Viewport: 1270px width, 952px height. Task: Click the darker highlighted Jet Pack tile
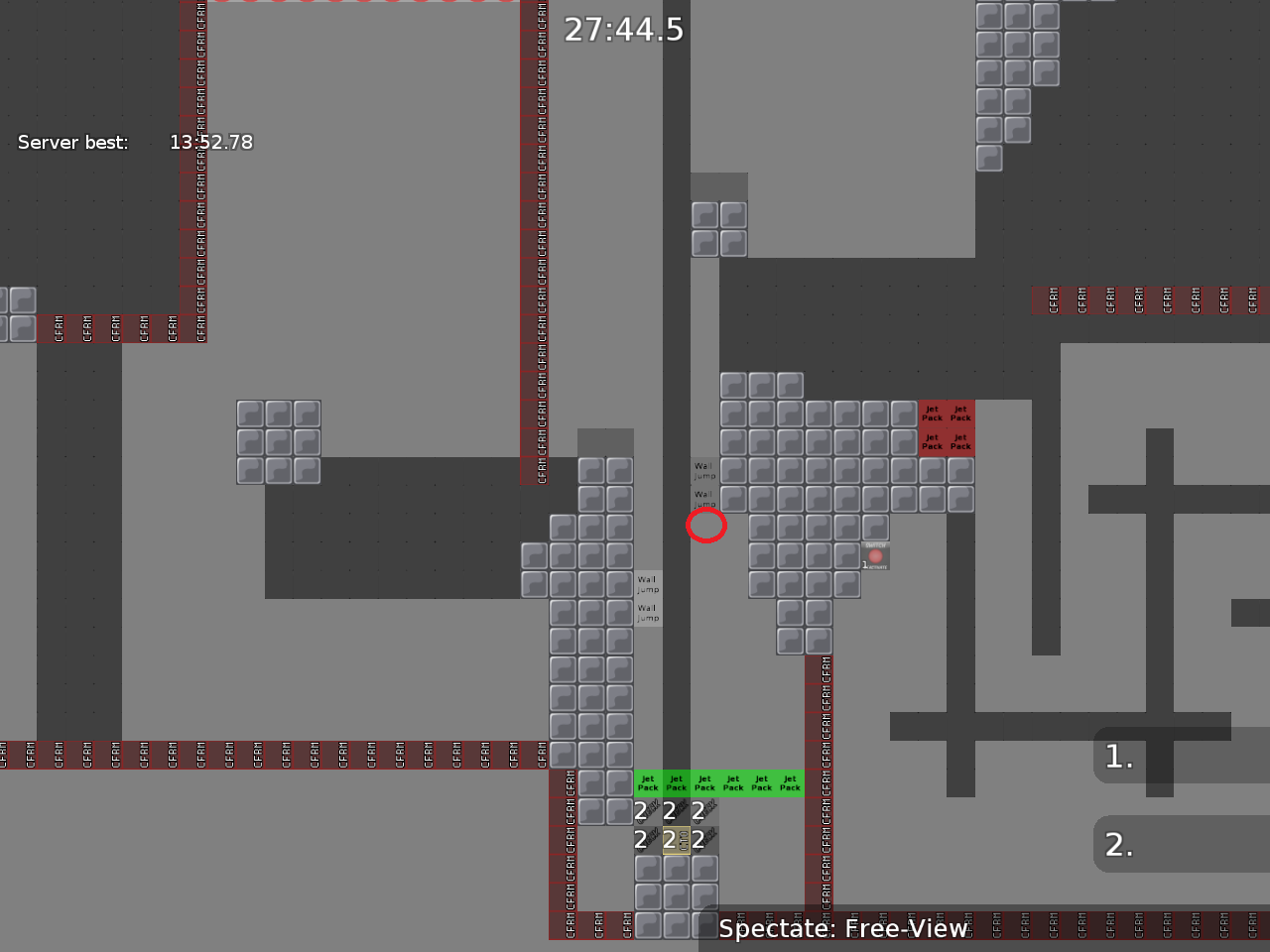tap(677, 783)
